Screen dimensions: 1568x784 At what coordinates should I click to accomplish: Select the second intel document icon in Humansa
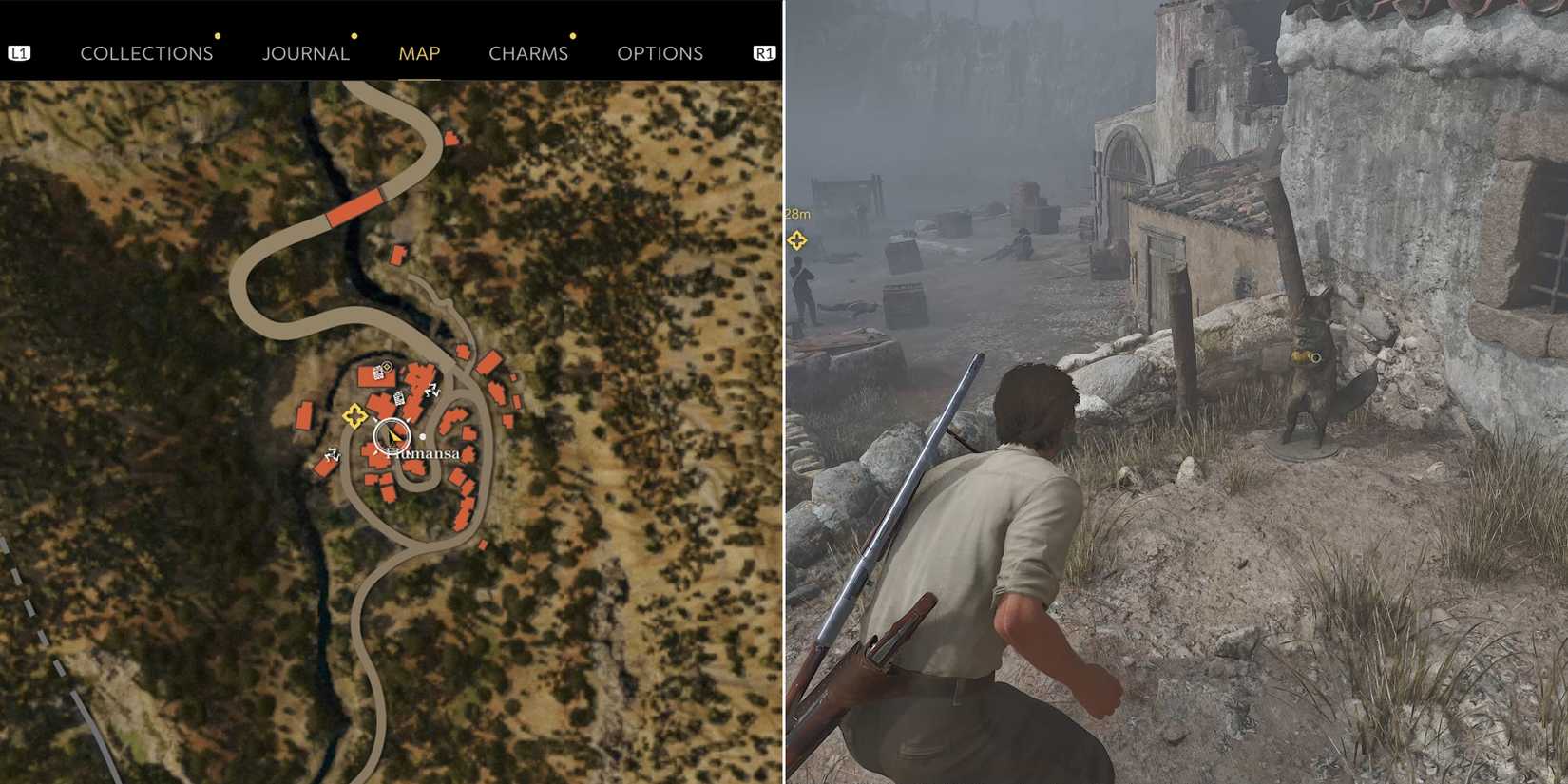(x=399, y=398)
